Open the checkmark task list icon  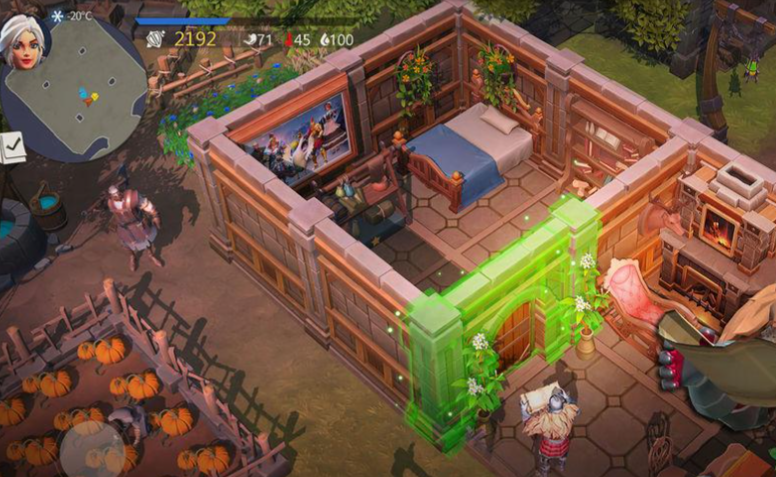[13, 149]
